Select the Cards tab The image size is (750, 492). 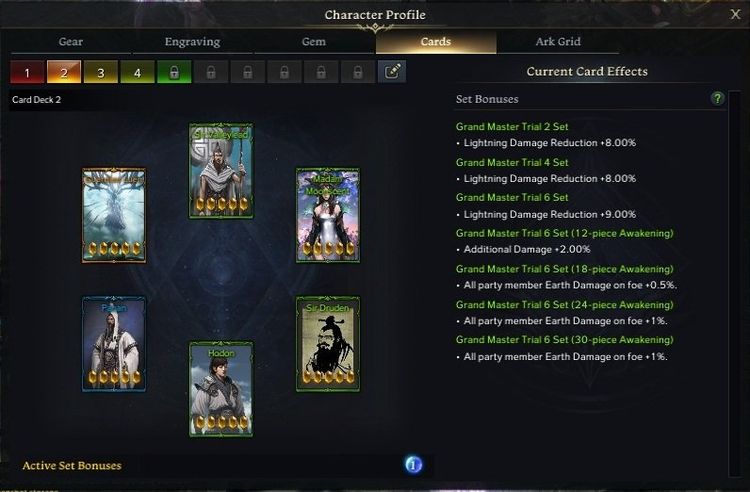(x=435, y=42)
